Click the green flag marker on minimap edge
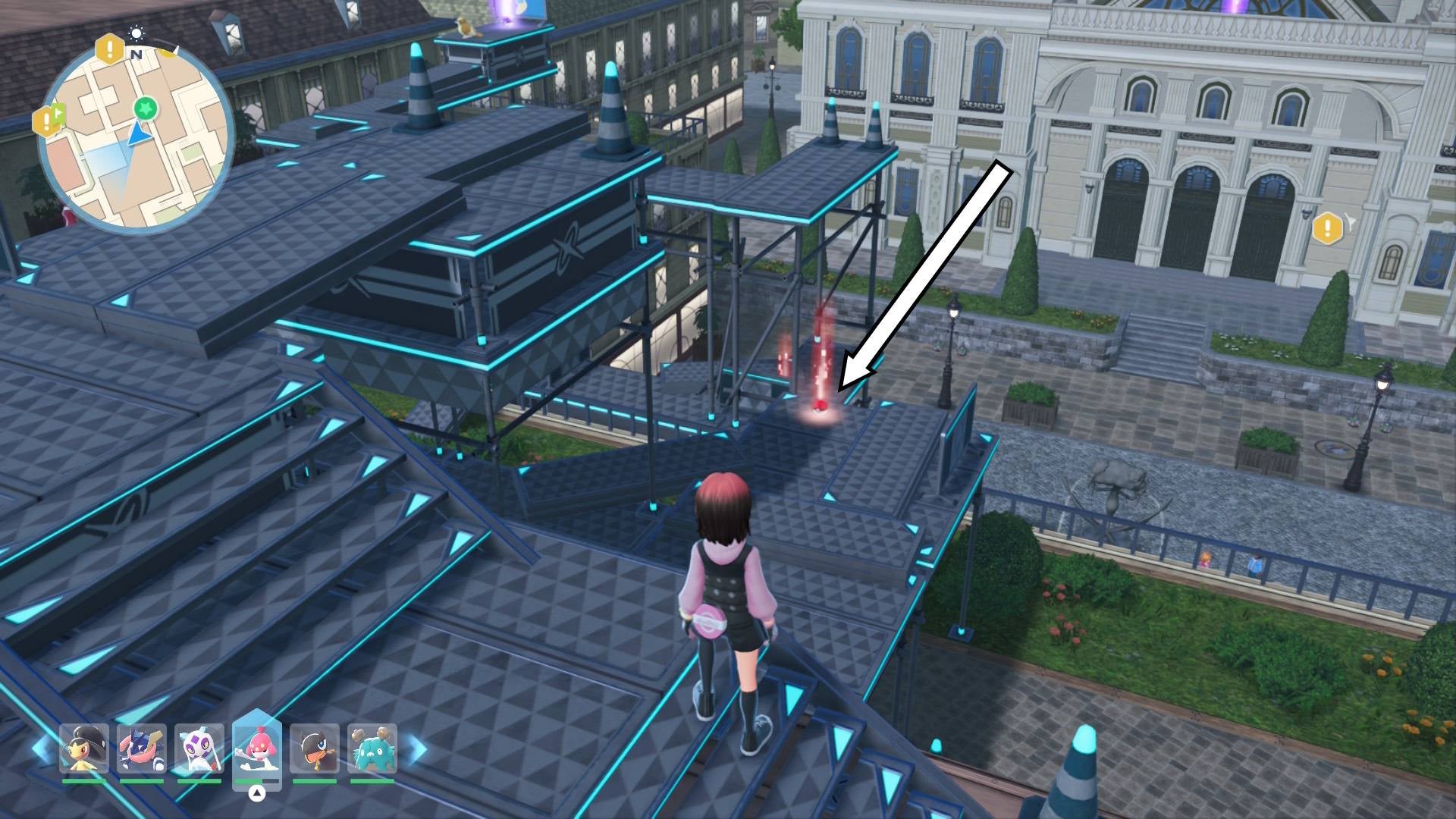The height and width of the screenshot is (819, 1456). (x=48, y=120)
